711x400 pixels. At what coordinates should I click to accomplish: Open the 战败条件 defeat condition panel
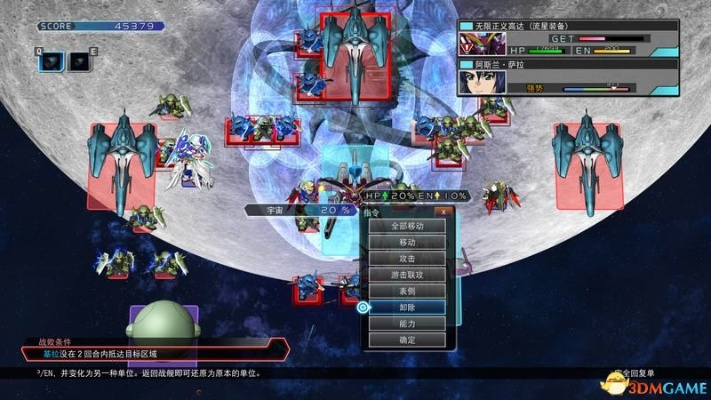(150, 348)
